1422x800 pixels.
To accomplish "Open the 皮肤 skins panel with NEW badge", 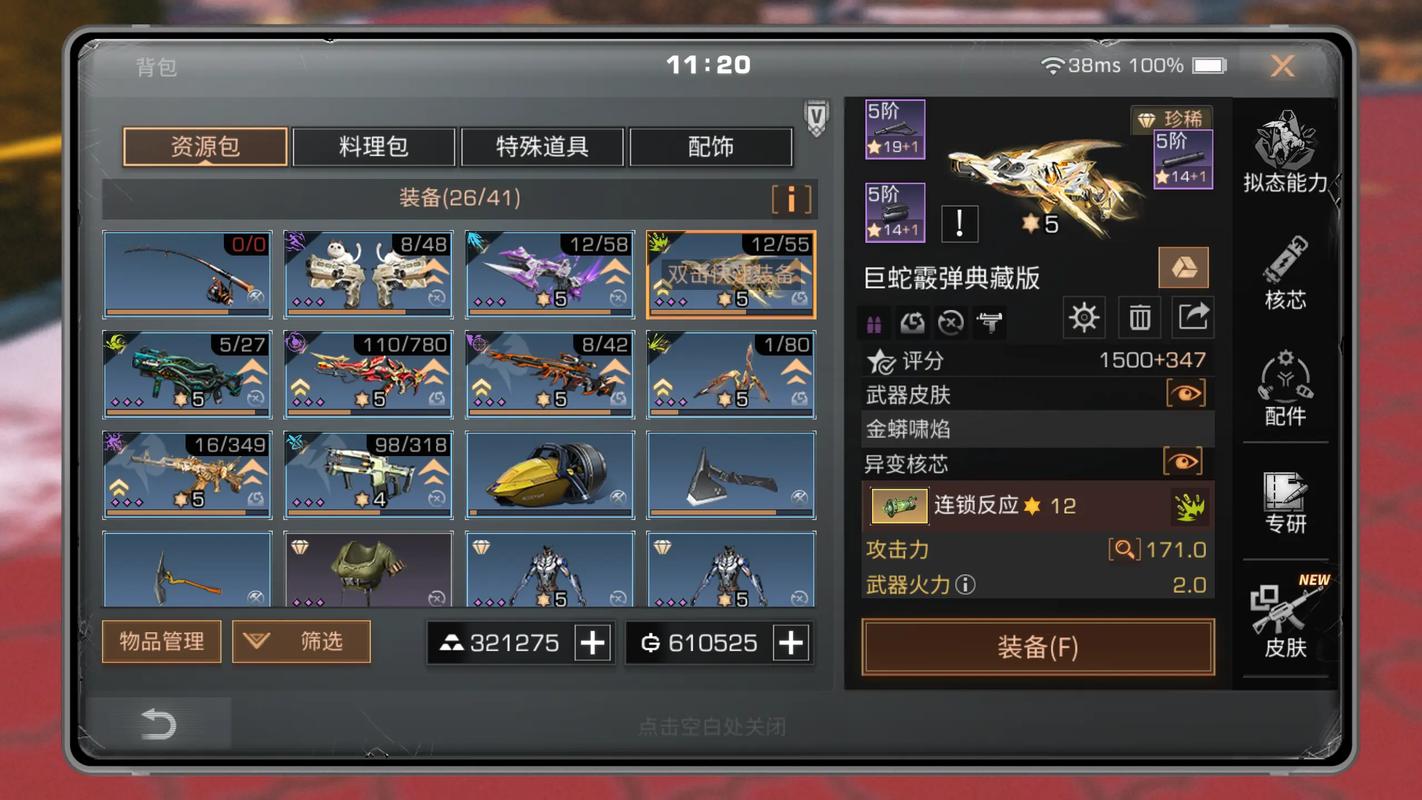I will click(1285, 620).
